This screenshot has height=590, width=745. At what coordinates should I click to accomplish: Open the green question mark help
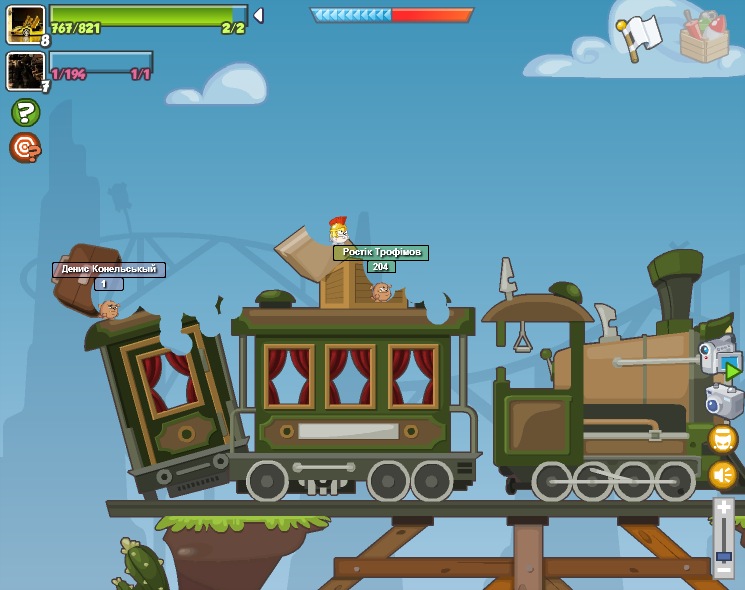[x=25, y=112]
